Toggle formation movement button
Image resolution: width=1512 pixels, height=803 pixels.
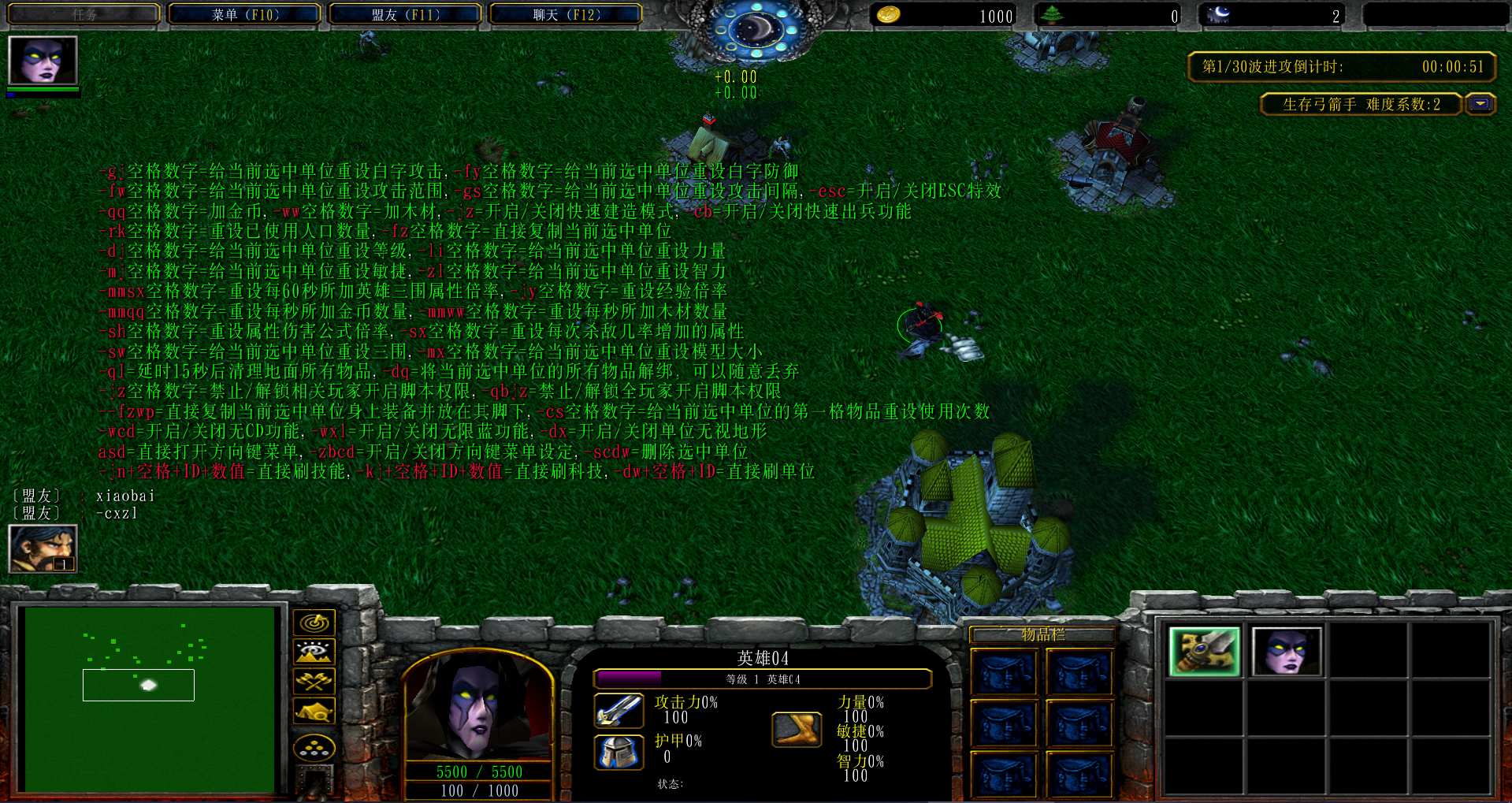314,747
